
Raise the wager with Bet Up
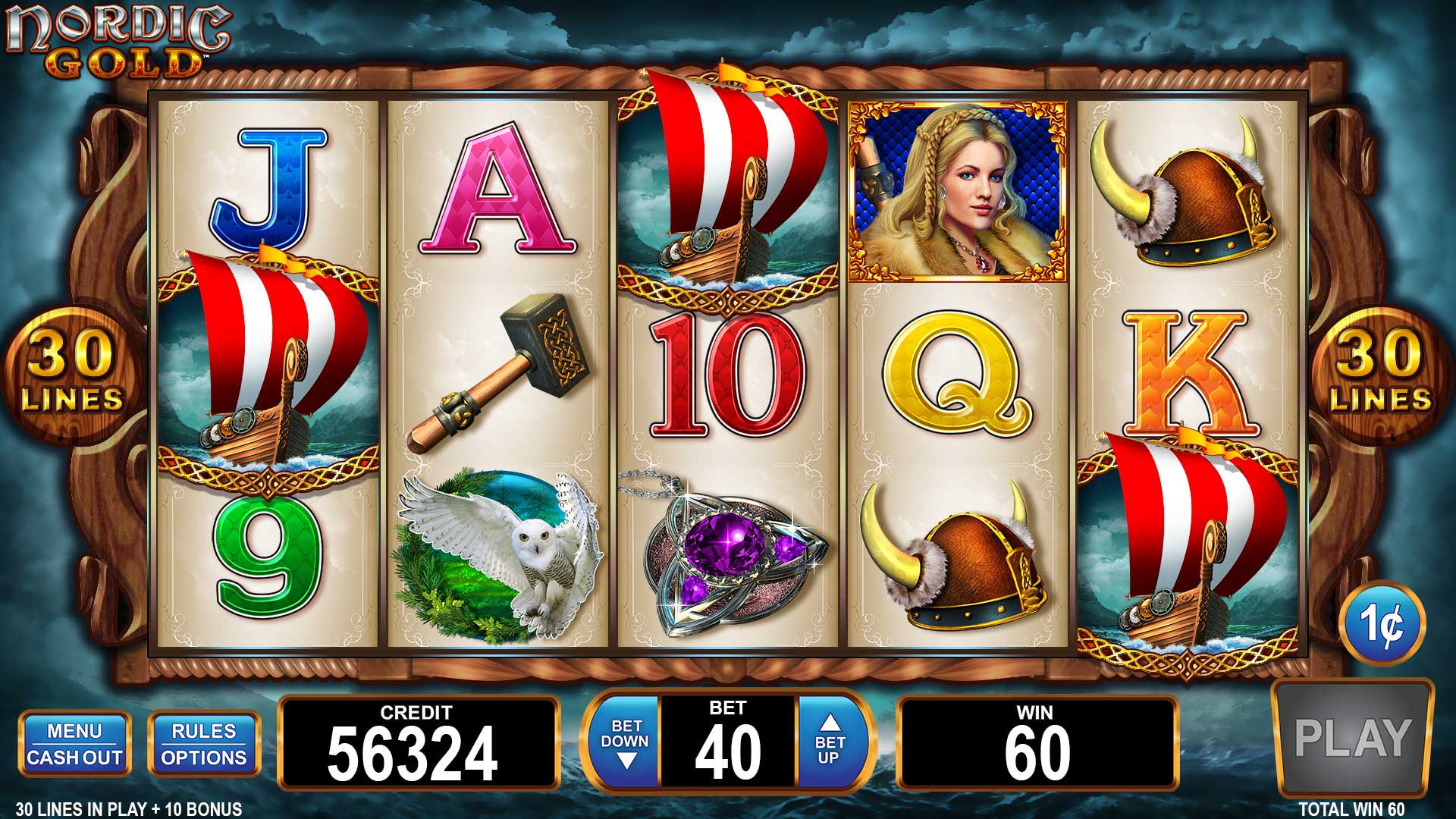(x=830, y=742)
